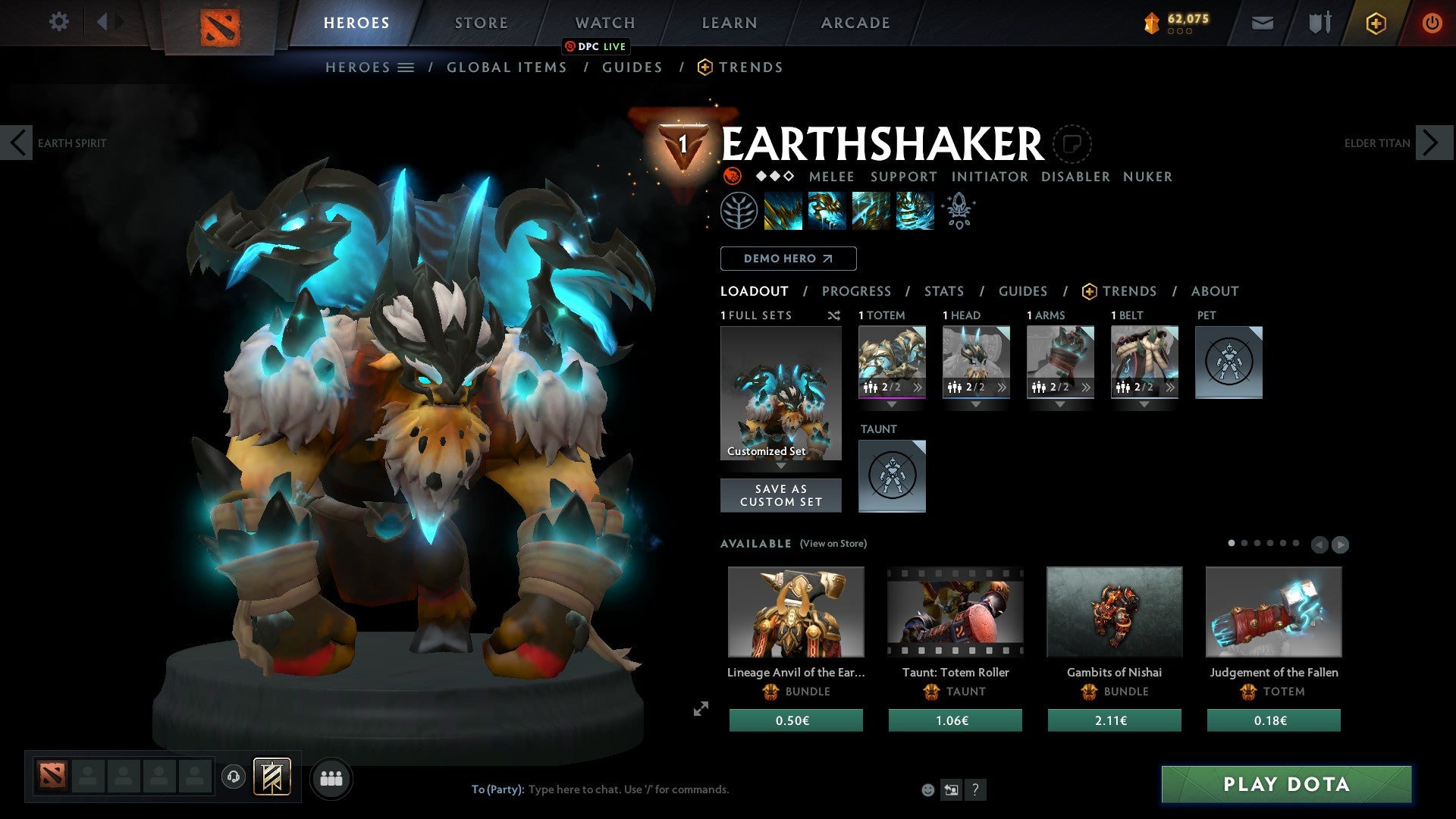This screenshot has height=819, width=1456.
Task: Switch to the PROGRESS tab
Action: (857, 290)
